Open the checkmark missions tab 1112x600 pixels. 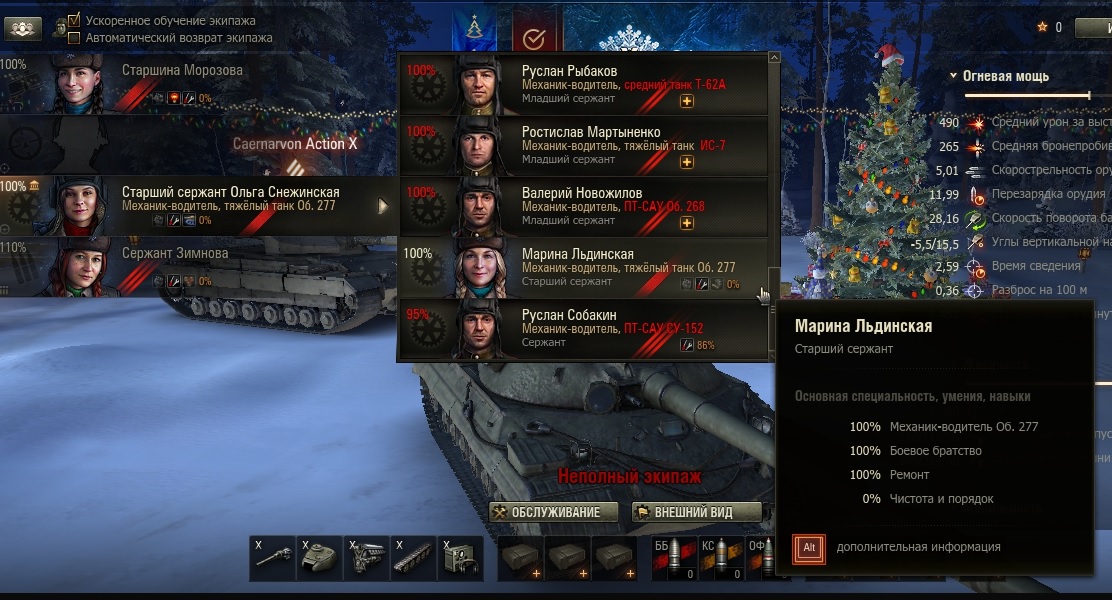tap(534, 38)
